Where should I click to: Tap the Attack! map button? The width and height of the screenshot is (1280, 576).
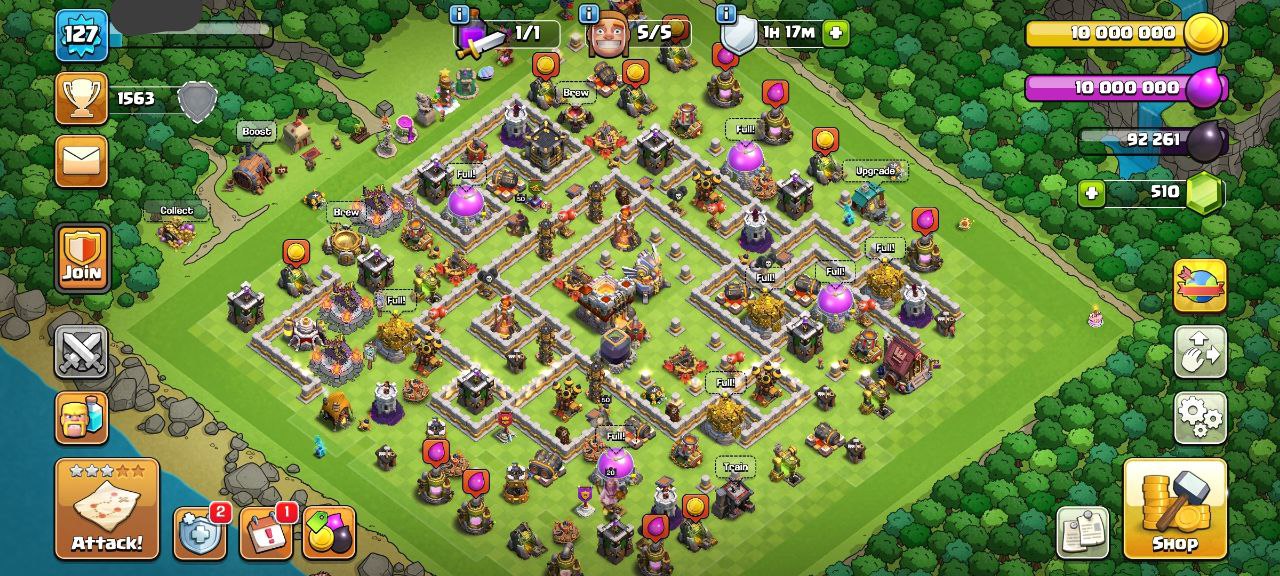click(106, 509)
